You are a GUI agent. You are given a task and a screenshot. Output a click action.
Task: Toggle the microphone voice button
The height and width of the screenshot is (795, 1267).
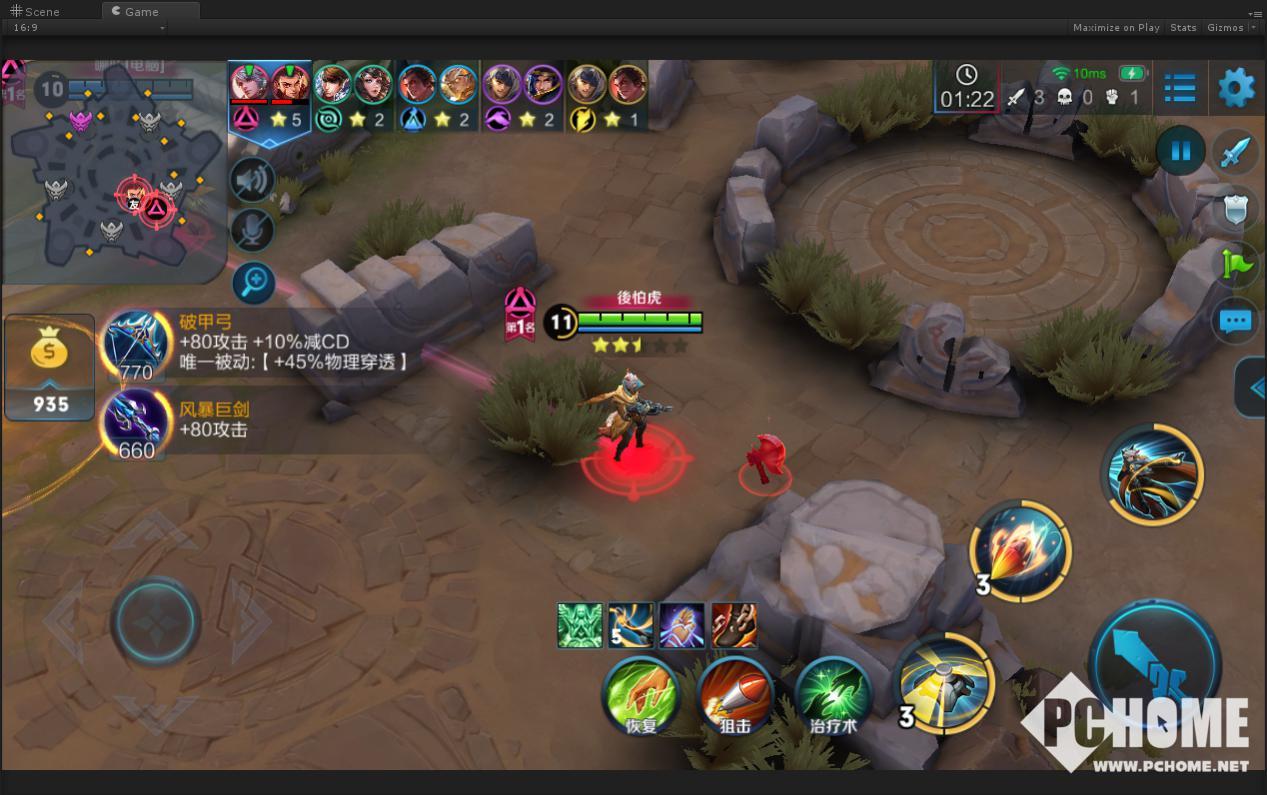[253, 231]
